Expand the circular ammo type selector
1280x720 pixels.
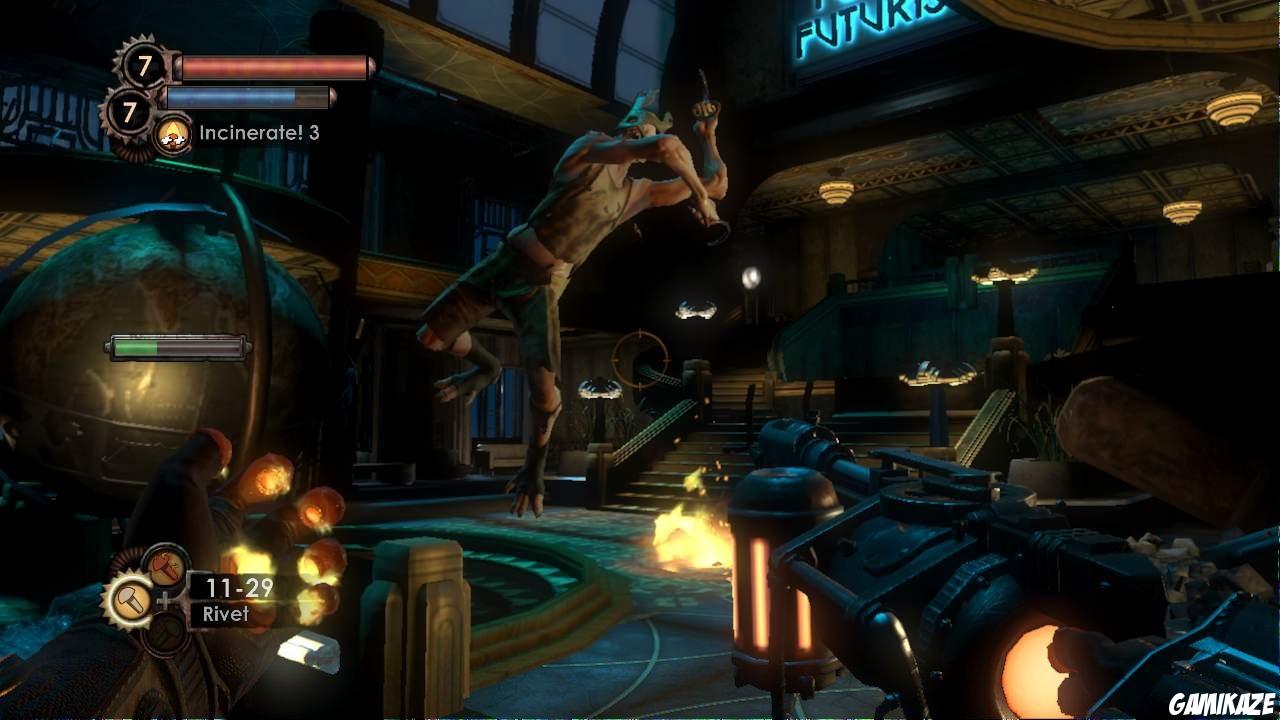click(x=148, y=600)
